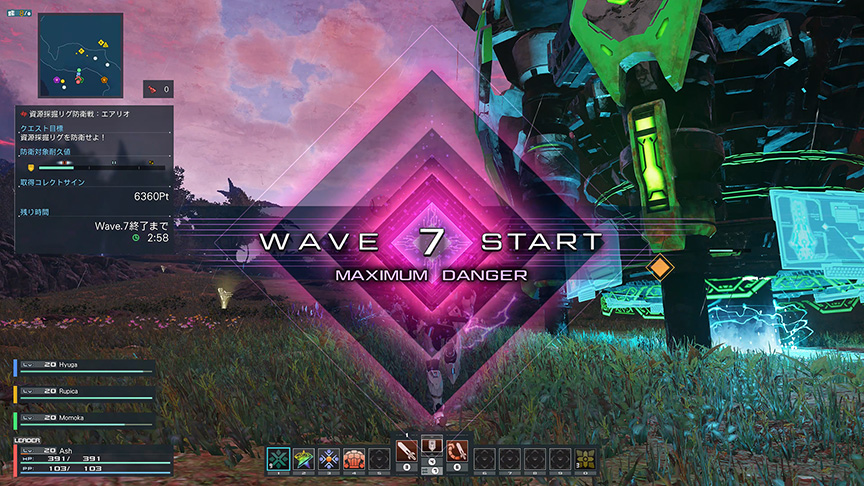Select the orange wired lance weapon slot

tap(457, 455)
